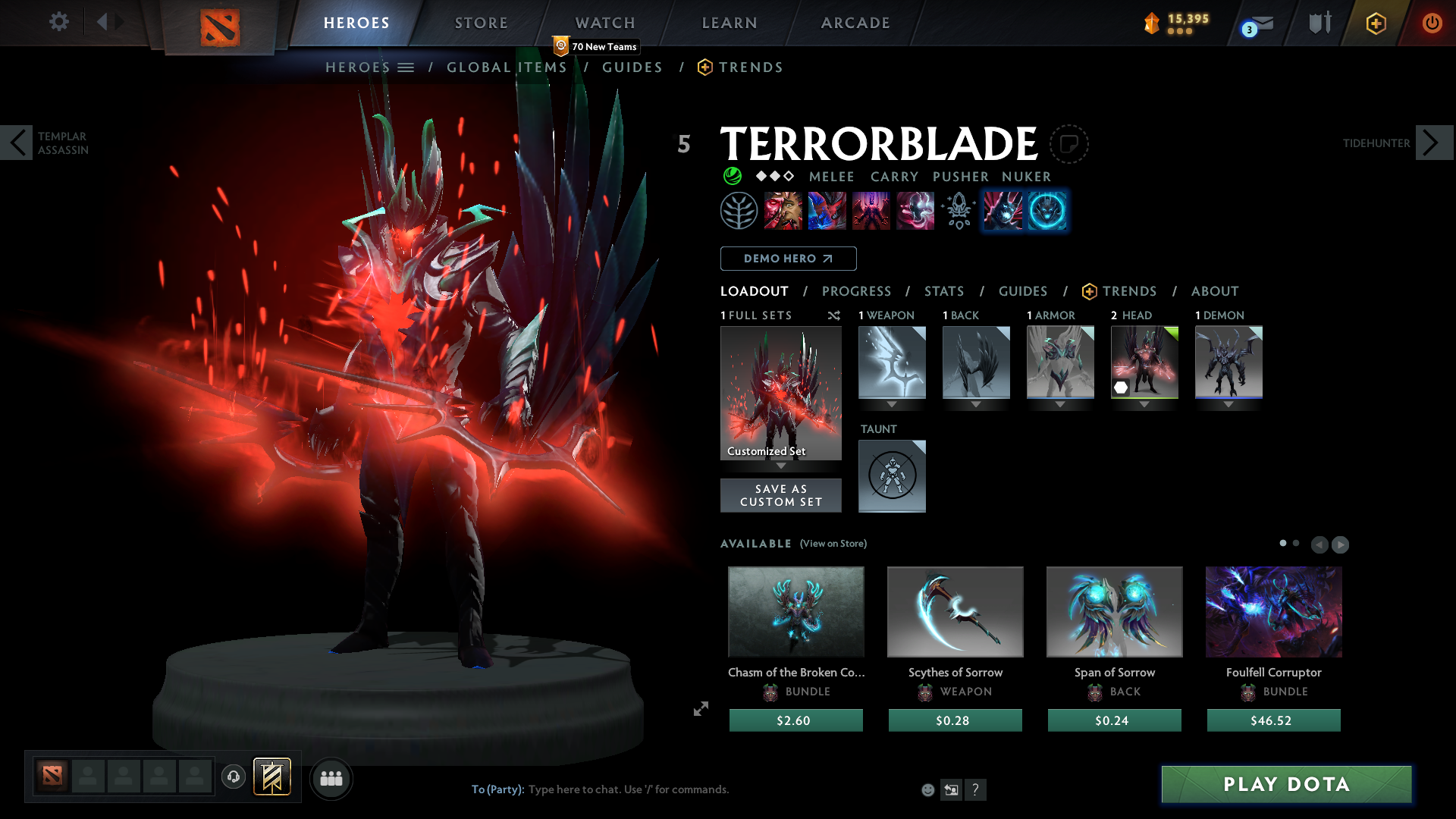Select the Scythes of Sorrow thumbnail
Image resolution: width=1456 pixels, height=819 pixels.
click(x=955, y=611)
